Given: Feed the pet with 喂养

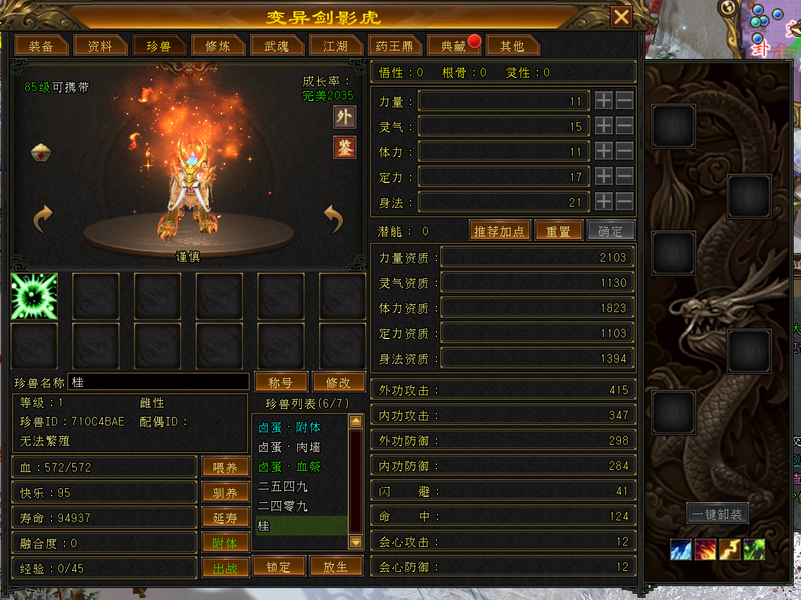Looking at the screenshot, I should point(225,467).
